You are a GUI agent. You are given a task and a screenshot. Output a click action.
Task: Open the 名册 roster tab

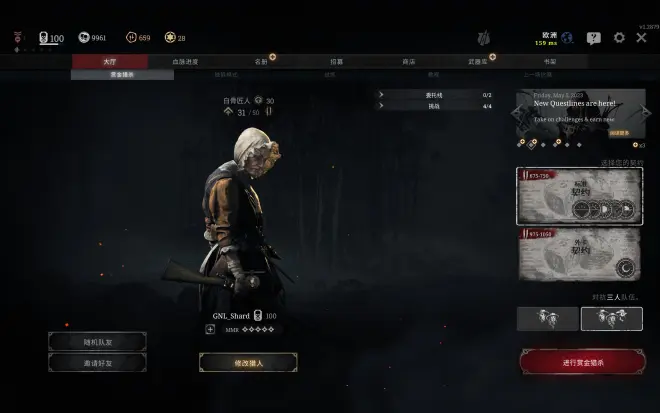[260, 61]
